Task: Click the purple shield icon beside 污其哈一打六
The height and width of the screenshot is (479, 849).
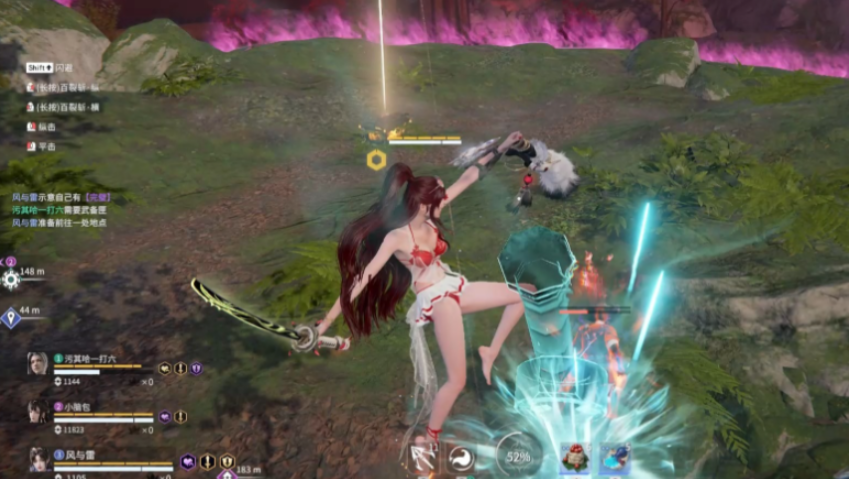Action: [x=196, y=369]
